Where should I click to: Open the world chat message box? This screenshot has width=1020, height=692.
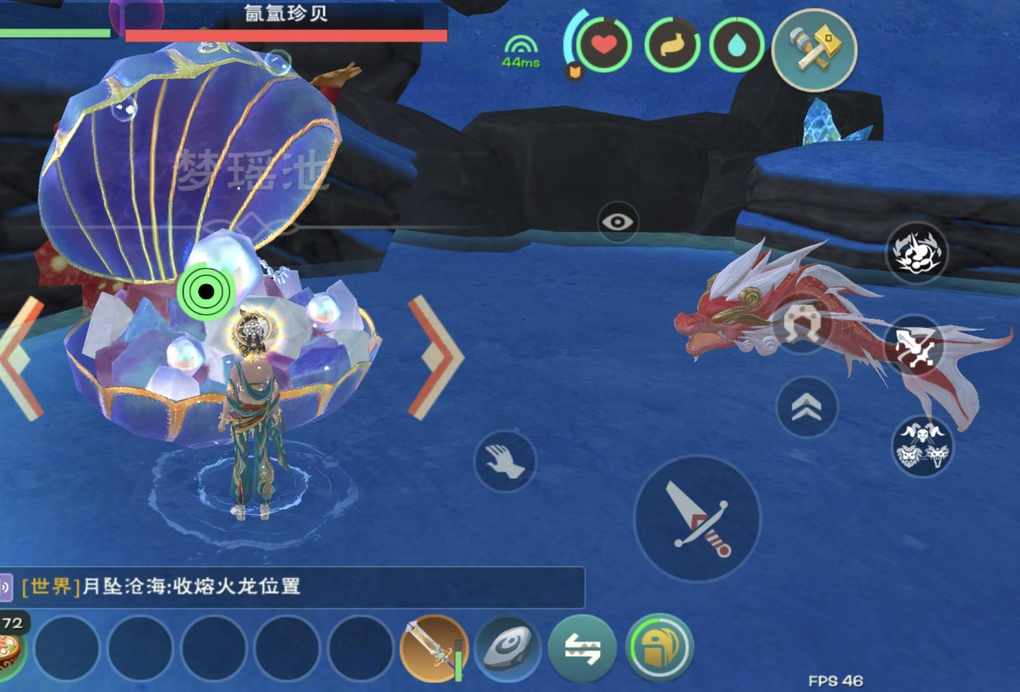click(300, 587)
